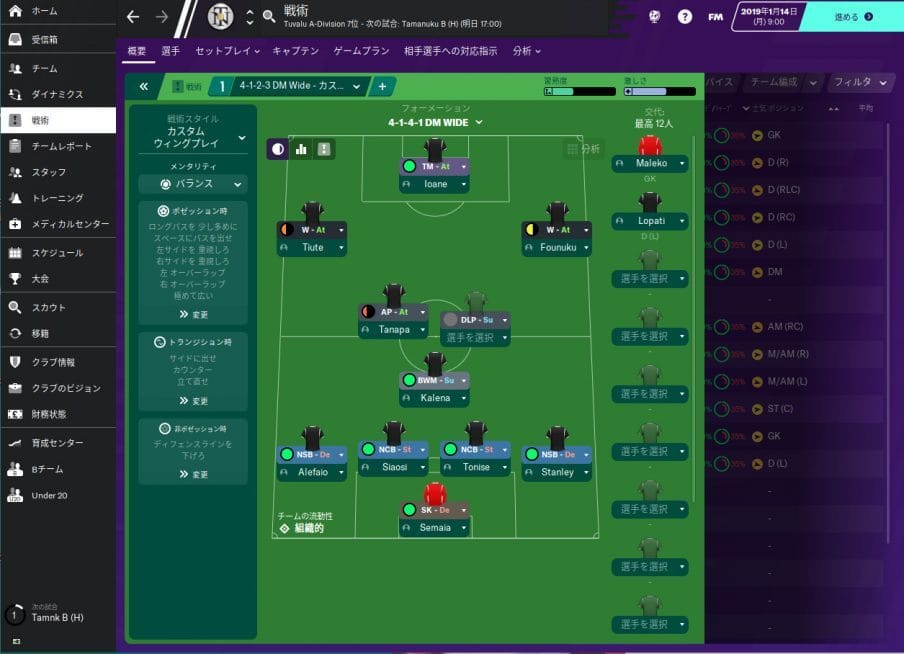Image resolution: width=904 pixels, height=654 pixels.
Task: Open the フィルタ filter dropdown
Action: [859, 82]
